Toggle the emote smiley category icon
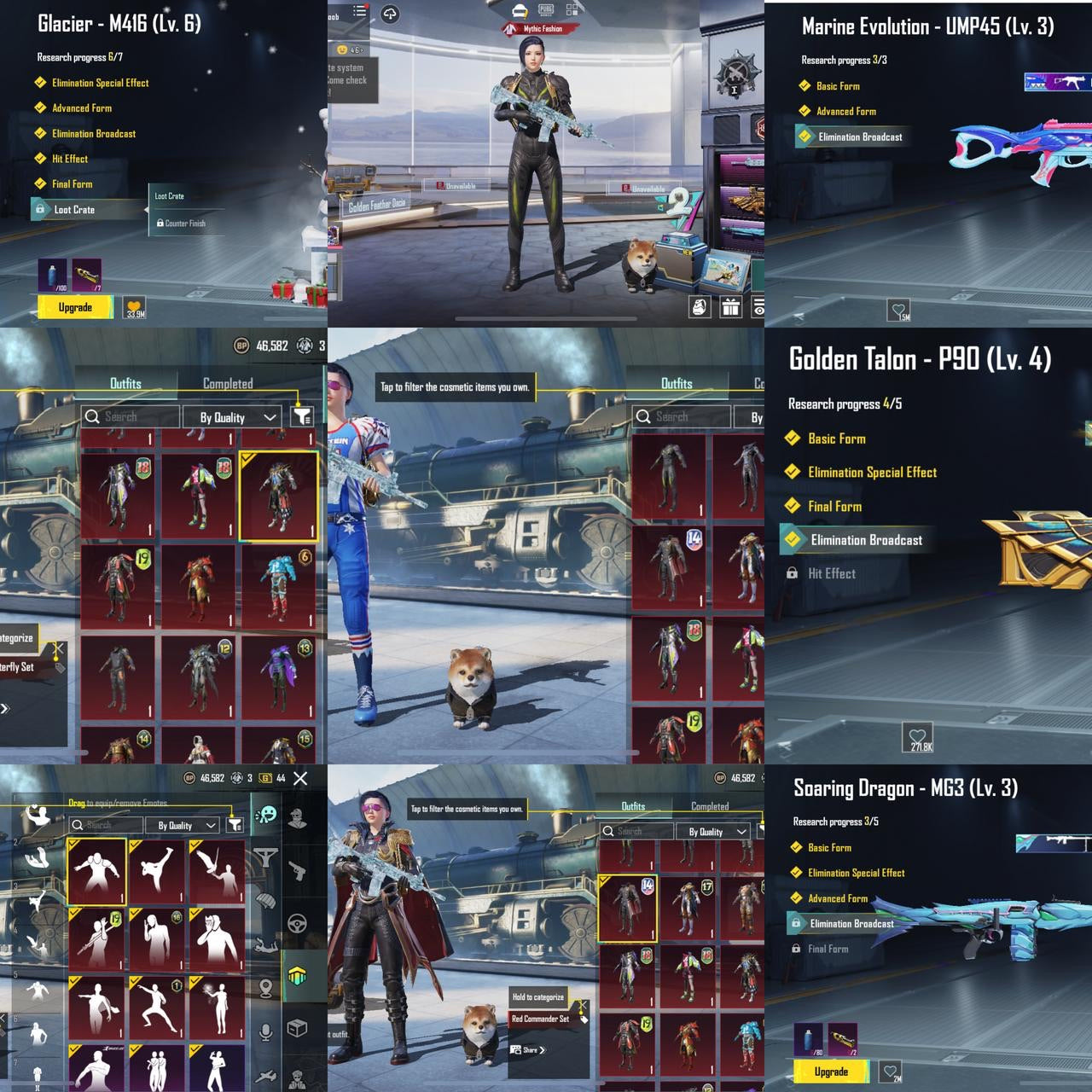 [x=267, y=815]
